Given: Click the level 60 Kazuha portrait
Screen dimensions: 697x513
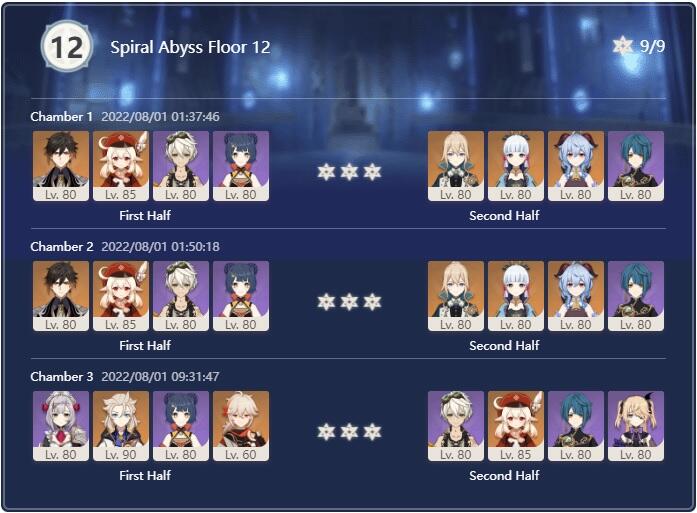Looking at the screenshot, I should pyautogui.click(x=241, y=424).
